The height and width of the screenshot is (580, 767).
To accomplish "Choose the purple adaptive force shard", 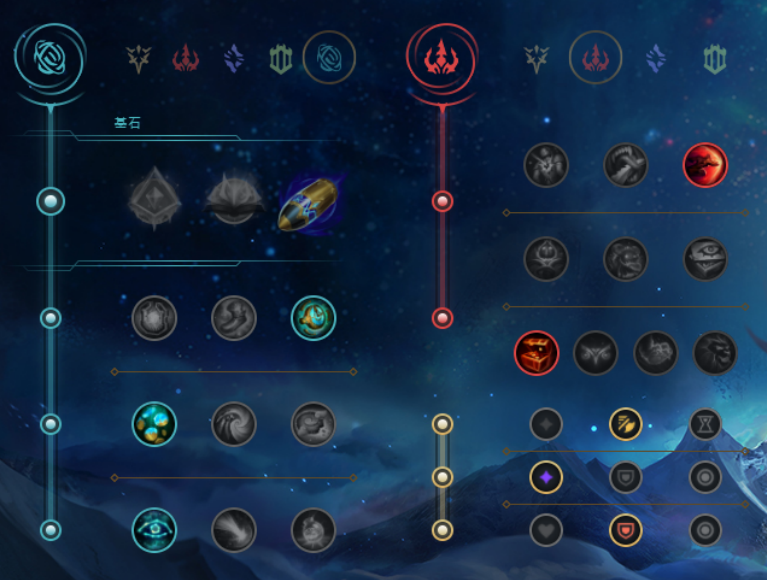I will (546, 477).
